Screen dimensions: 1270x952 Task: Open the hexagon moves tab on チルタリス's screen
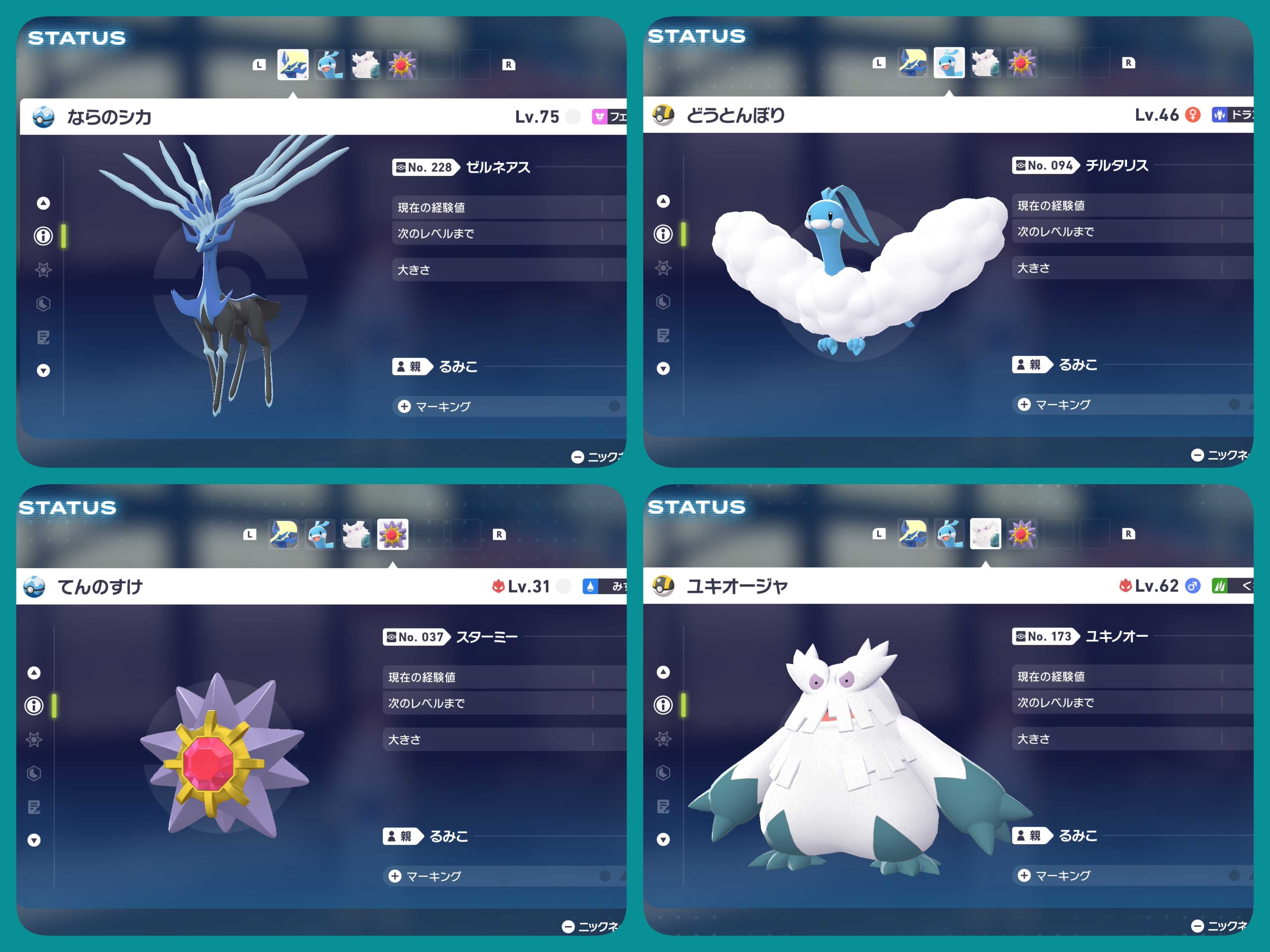[x=663, y=302]
